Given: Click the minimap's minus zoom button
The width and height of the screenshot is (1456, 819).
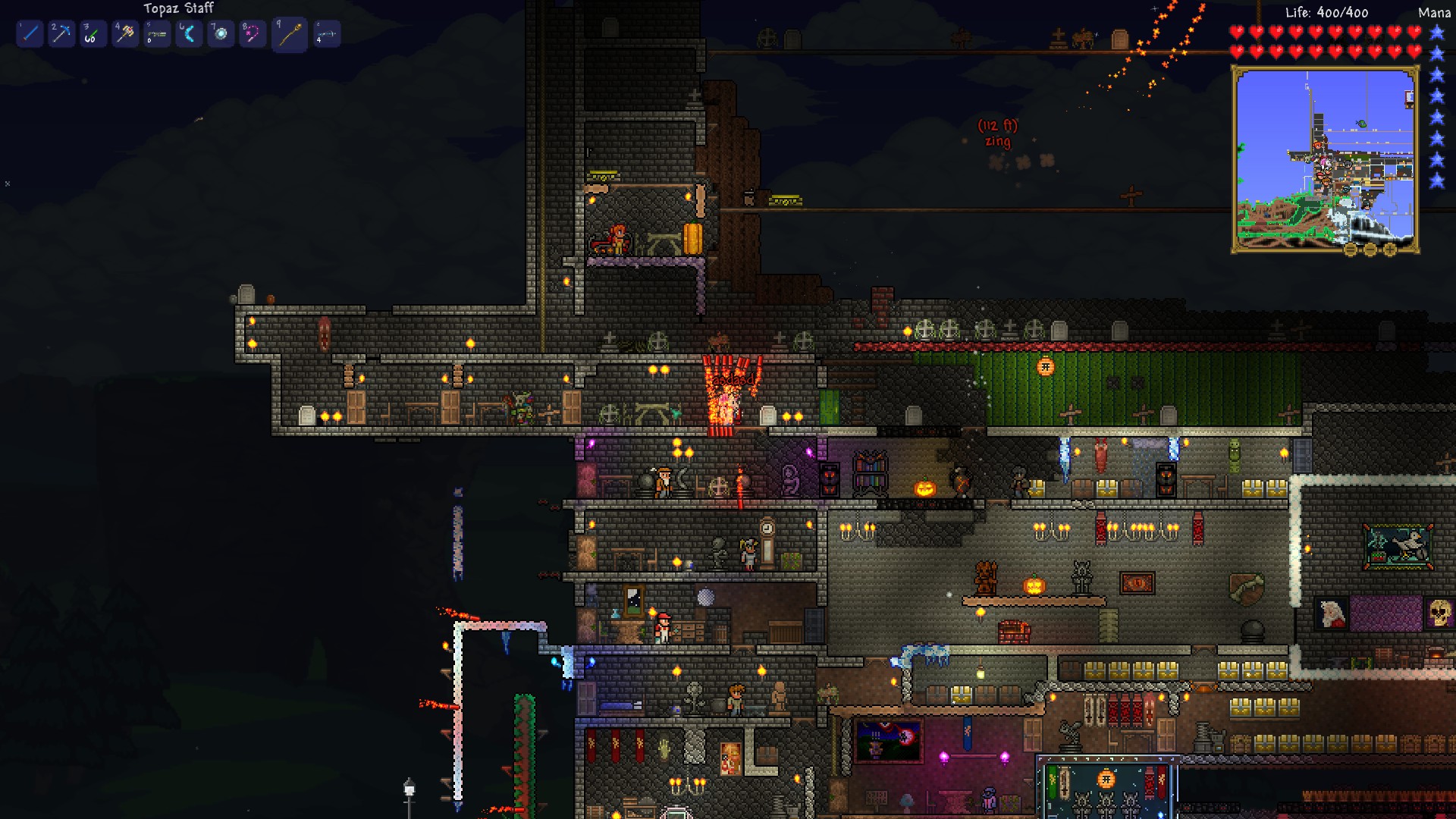Looking at the screenshot, I should coord(1370,249).
